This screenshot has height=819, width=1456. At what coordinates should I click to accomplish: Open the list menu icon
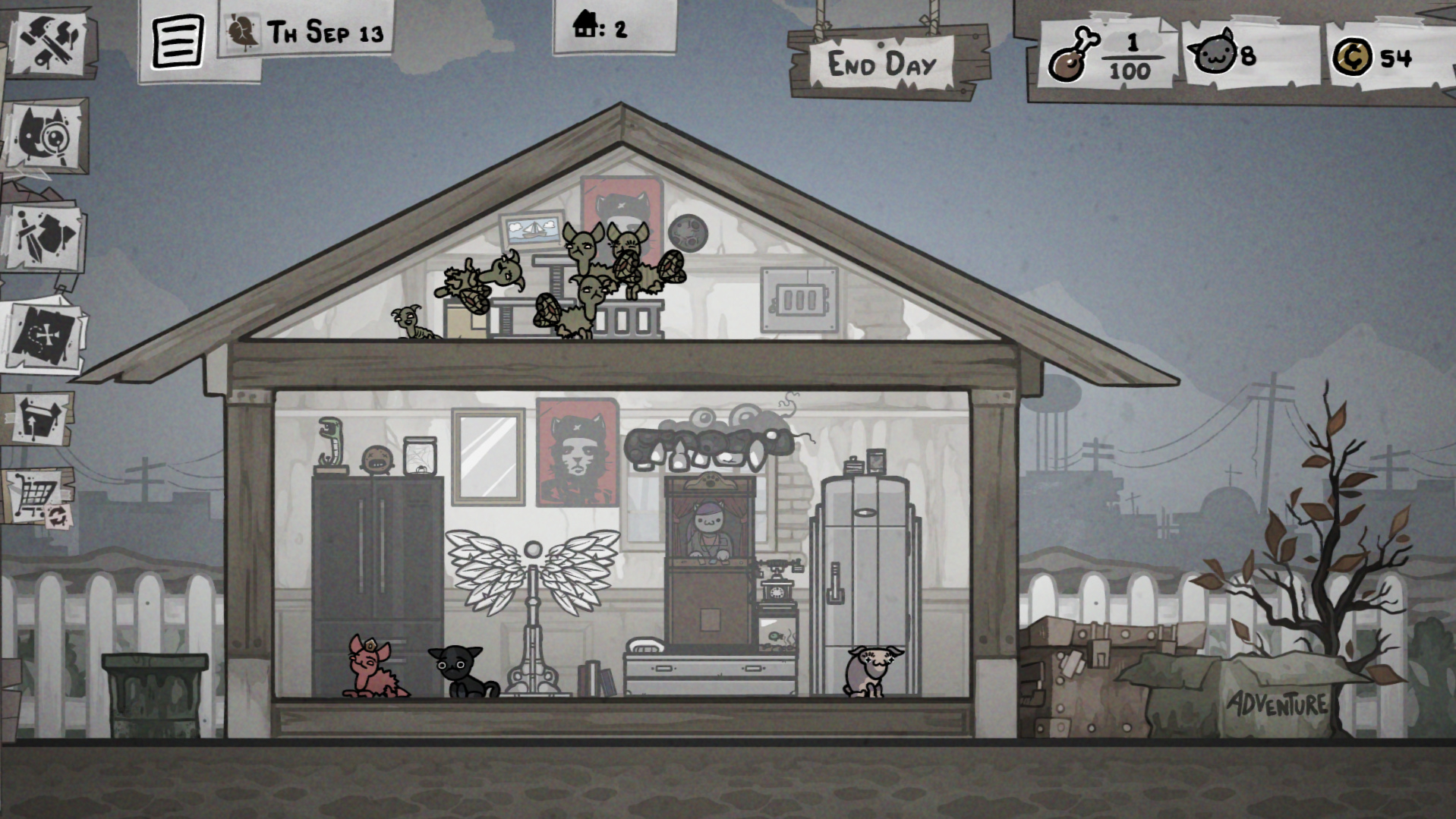point(178,42)
